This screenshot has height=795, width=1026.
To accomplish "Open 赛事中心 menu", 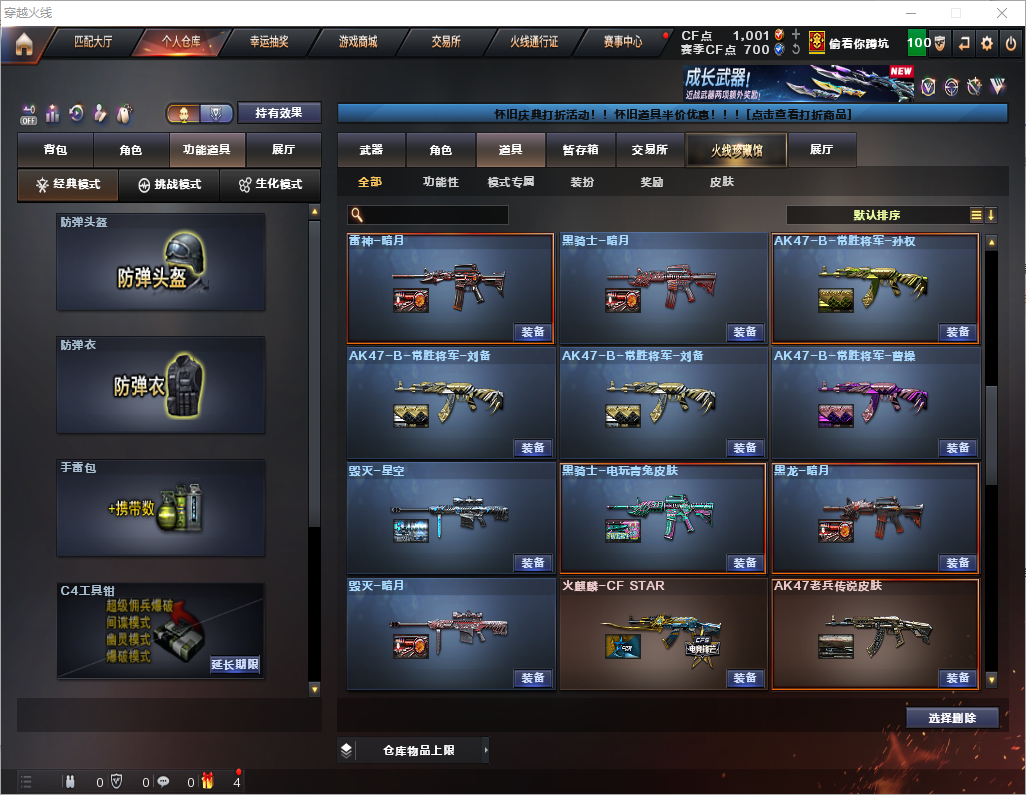I will tap(623, 43).
